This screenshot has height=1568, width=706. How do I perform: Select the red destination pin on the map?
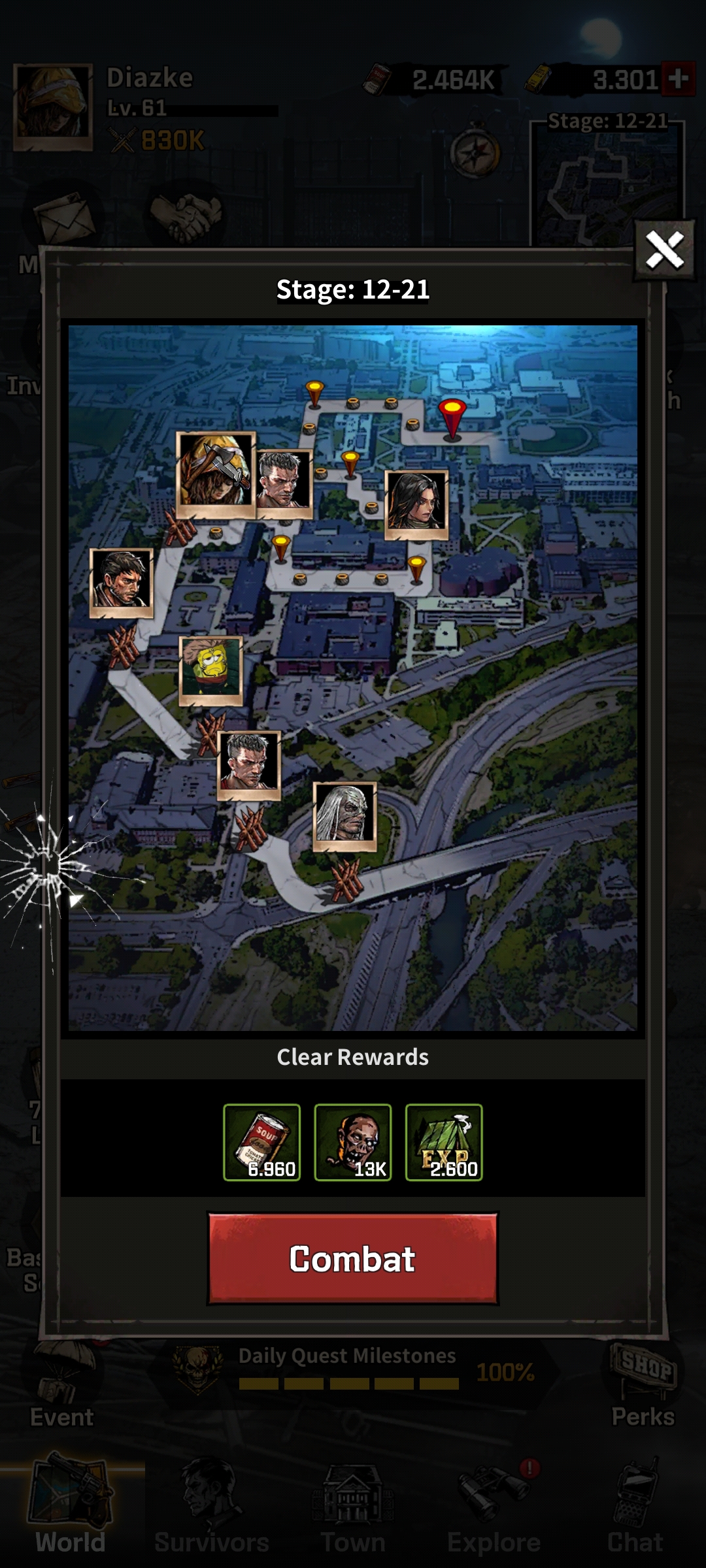[x=452, y=417]
